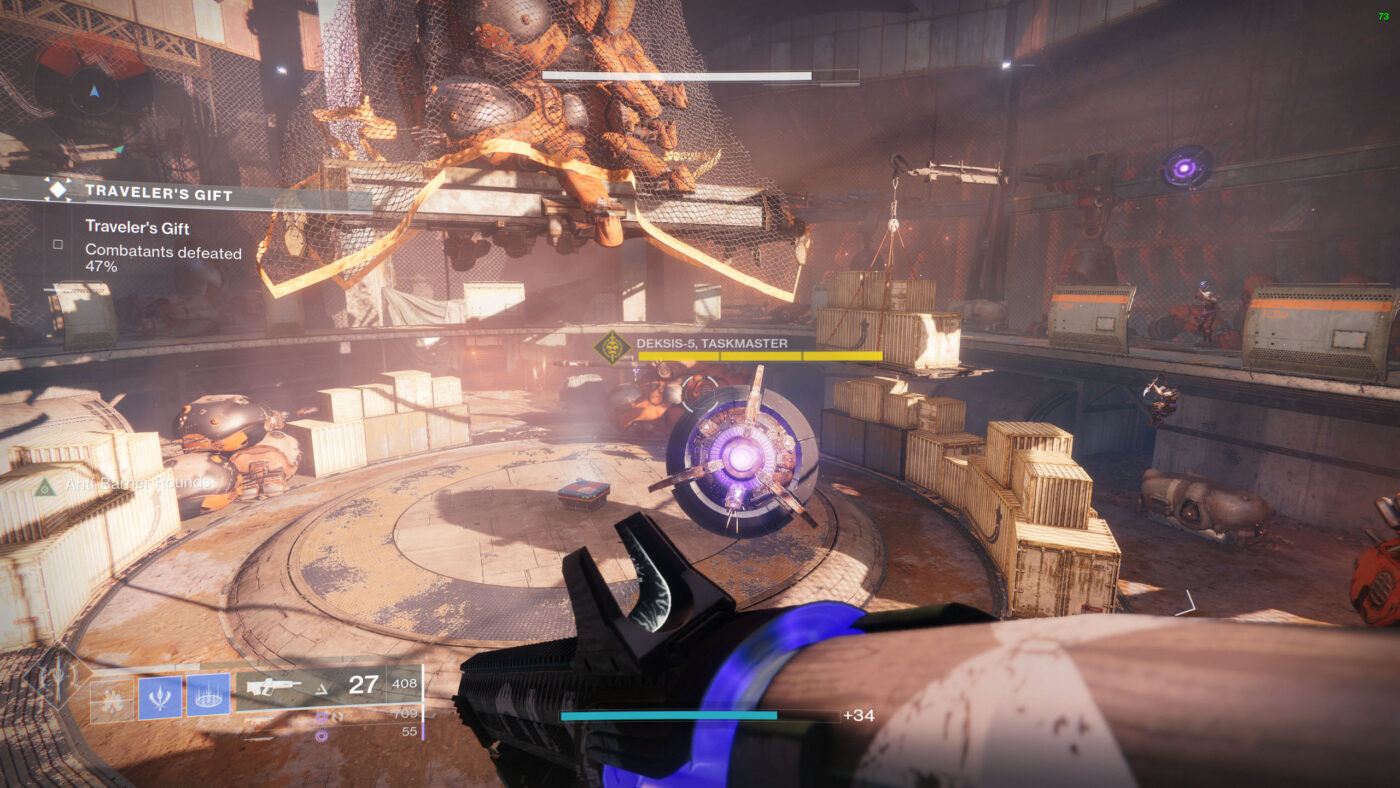Select the Traveler's Gift header banner
The height and width of the screenshot is (788, 1400).
(x=160, y=192)
